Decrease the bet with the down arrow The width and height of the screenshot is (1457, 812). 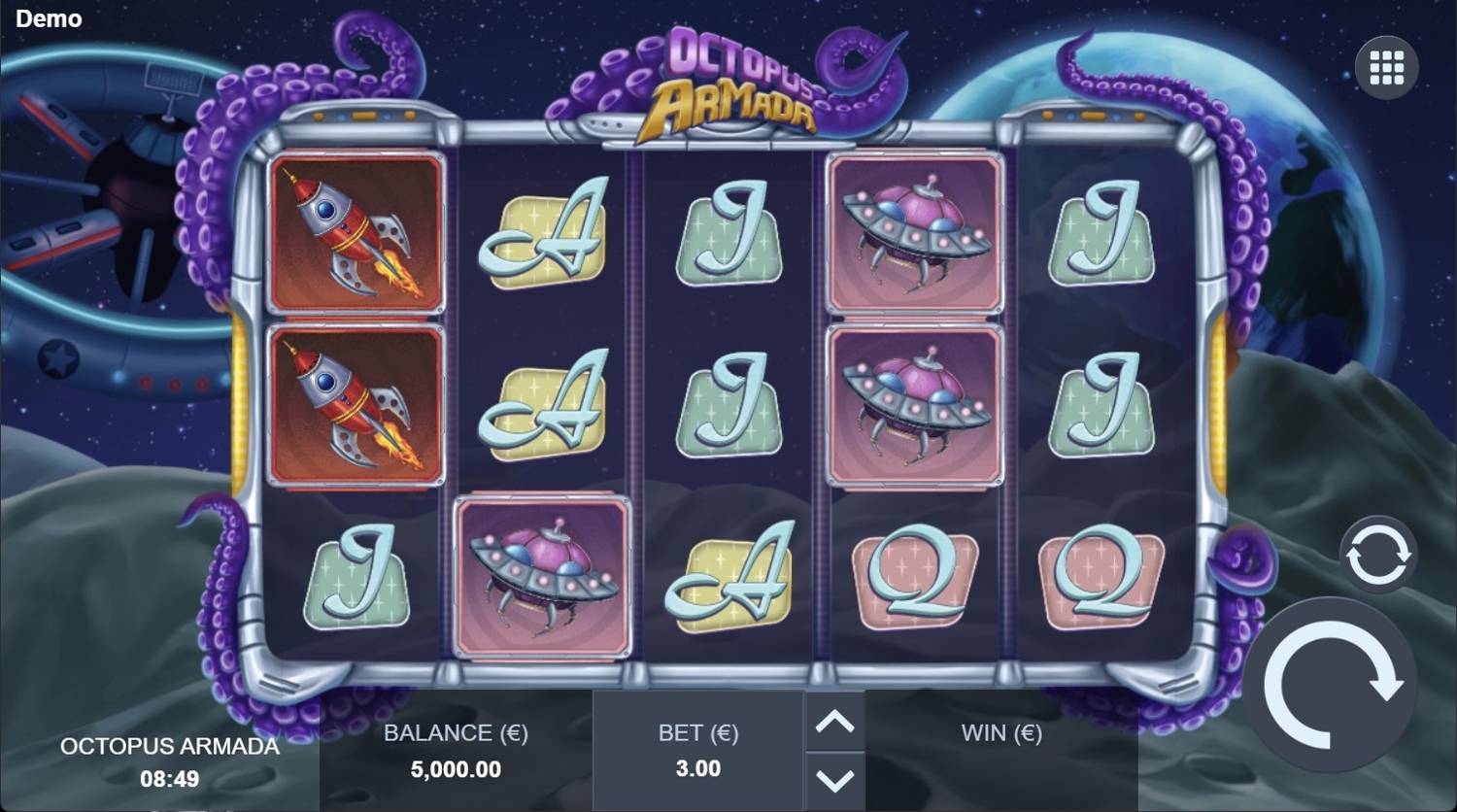[x=833, y=777]
